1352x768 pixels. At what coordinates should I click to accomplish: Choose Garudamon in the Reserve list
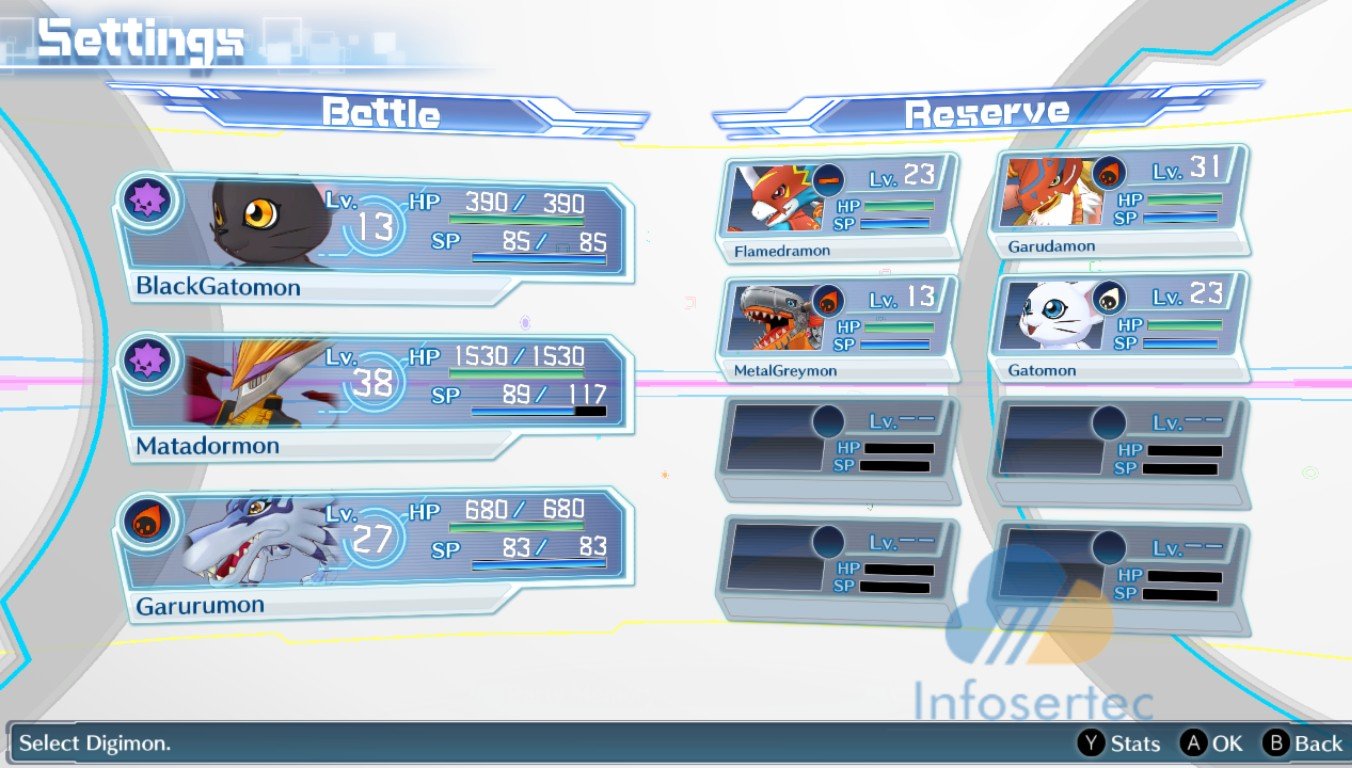point(1117,203)
